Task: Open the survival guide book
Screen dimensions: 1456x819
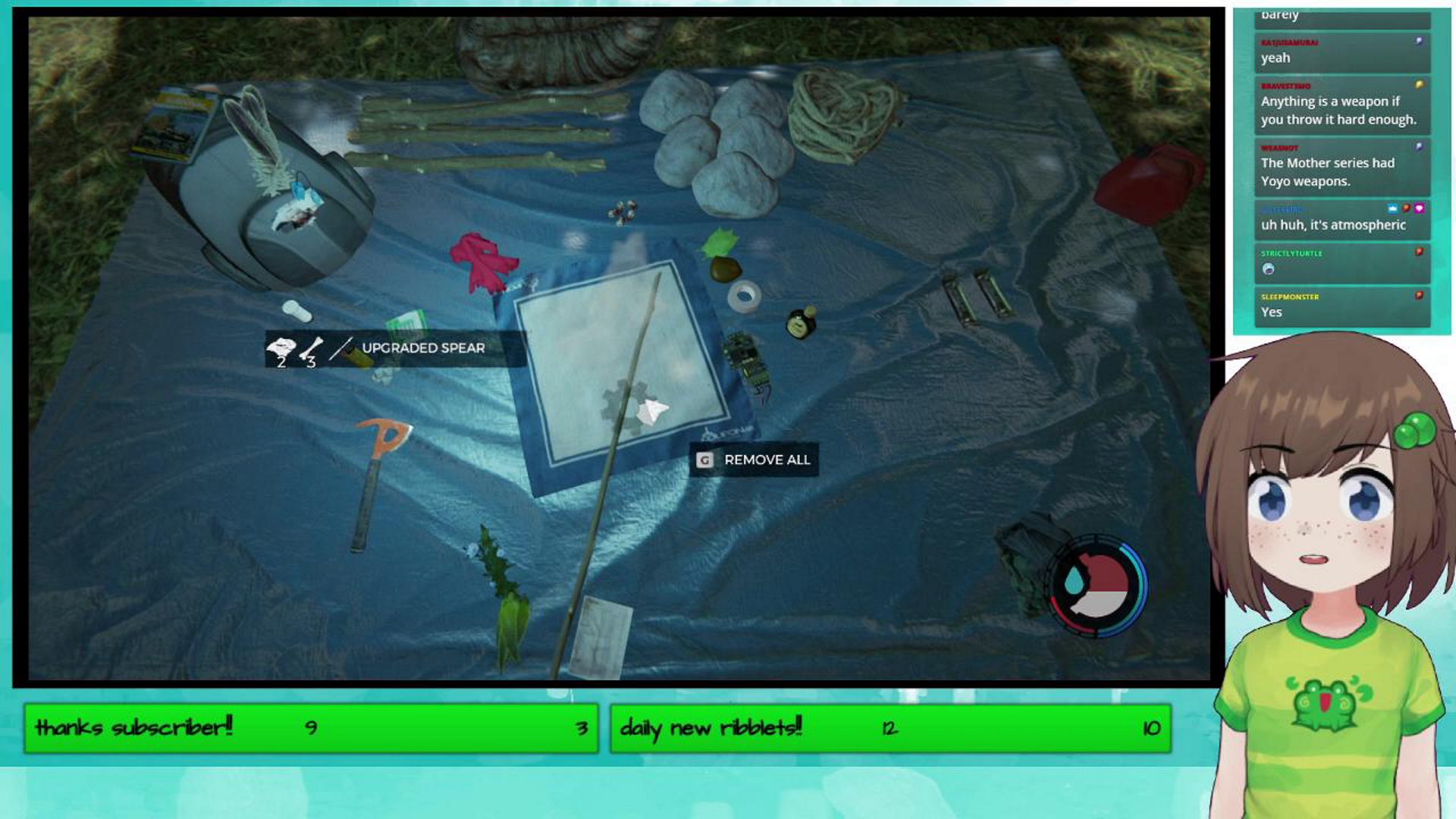Action: point(171,123)
